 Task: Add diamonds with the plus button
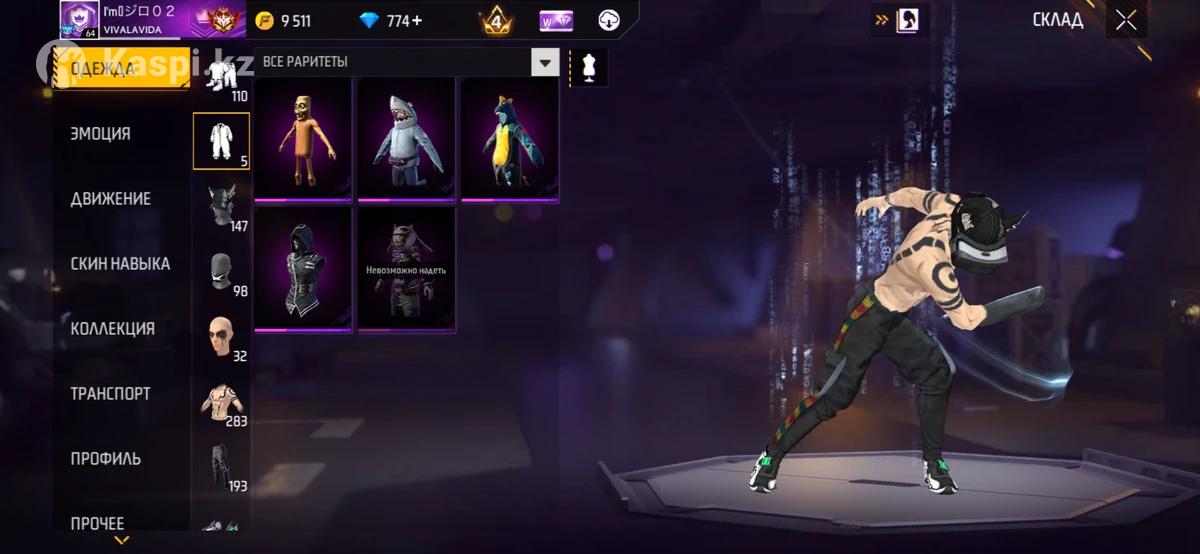pos(416,21)
